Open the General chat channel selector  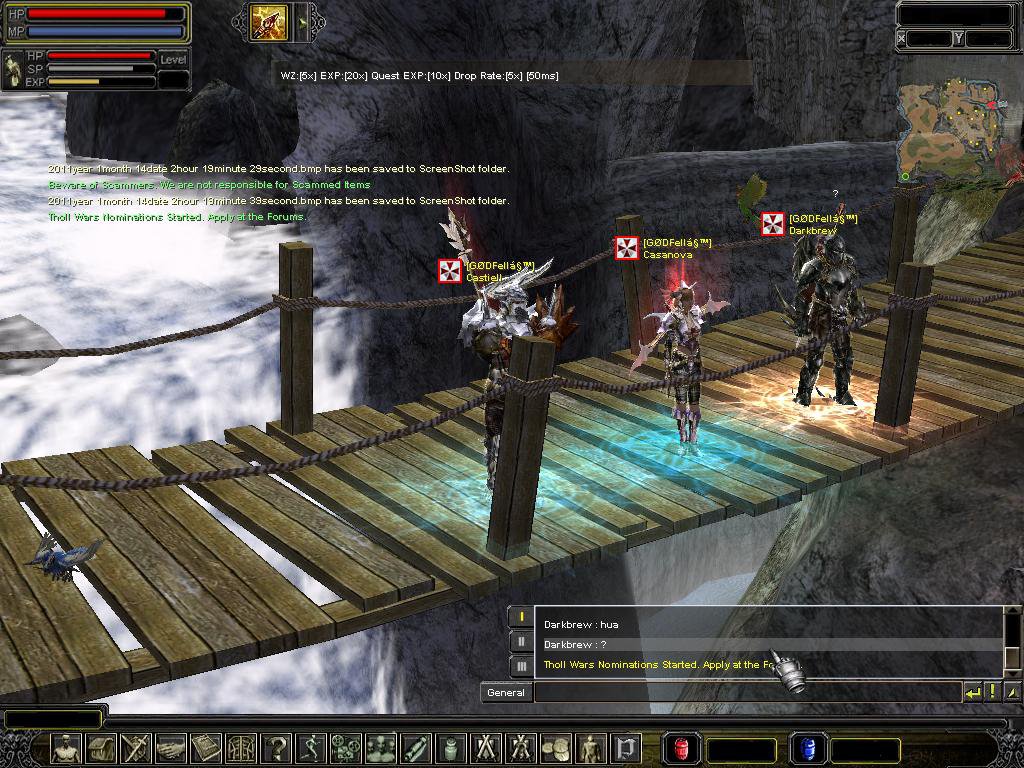pyautogui.click(x=505, y=692)
